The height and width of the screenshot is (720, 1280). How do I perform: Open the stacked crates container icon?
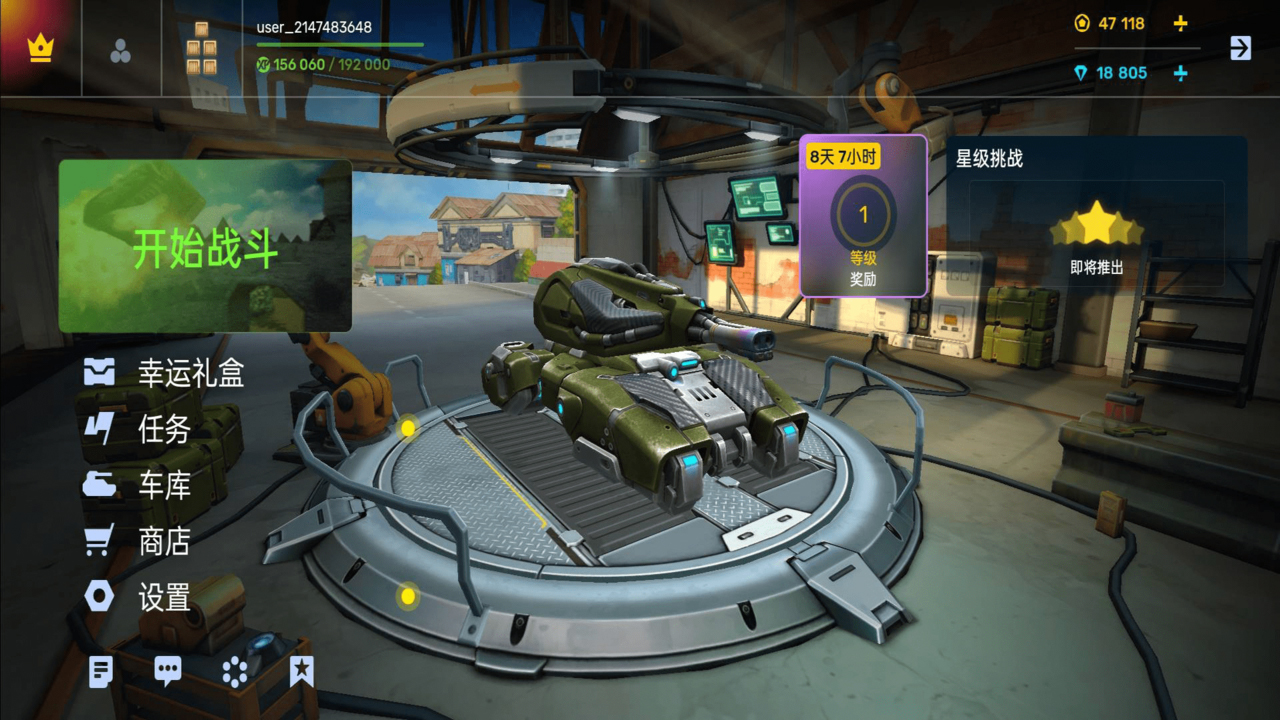point(202,50)
